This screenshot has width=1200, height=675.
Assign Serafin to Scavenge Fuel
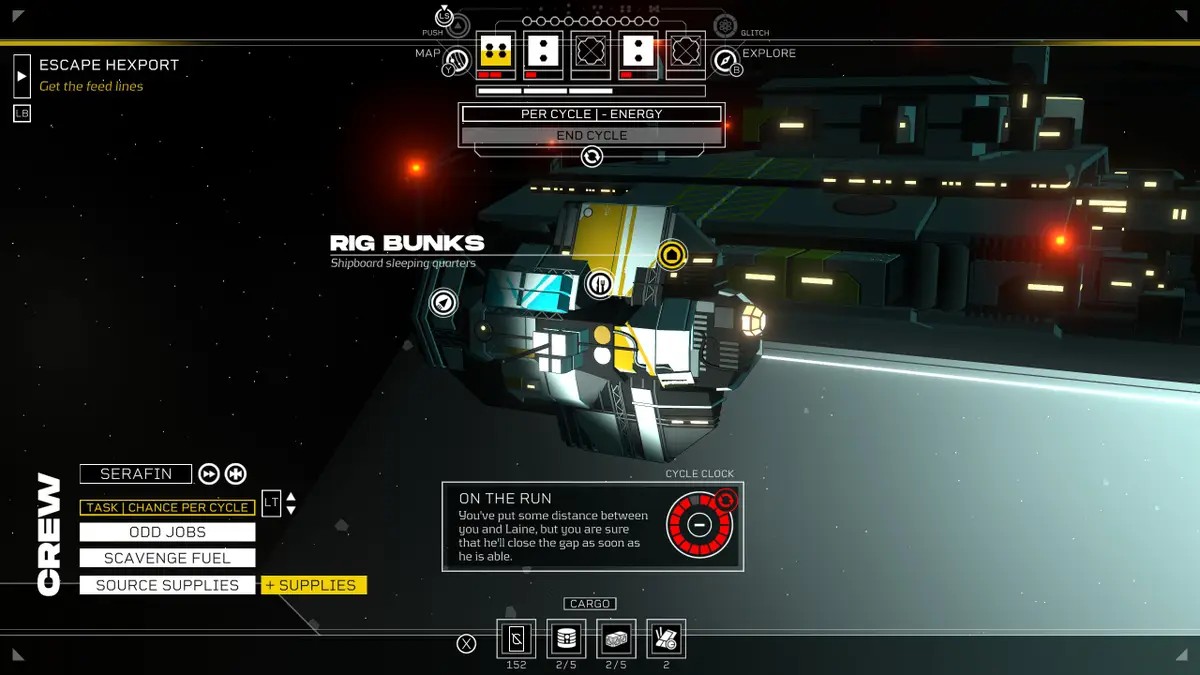coord(167,558)
